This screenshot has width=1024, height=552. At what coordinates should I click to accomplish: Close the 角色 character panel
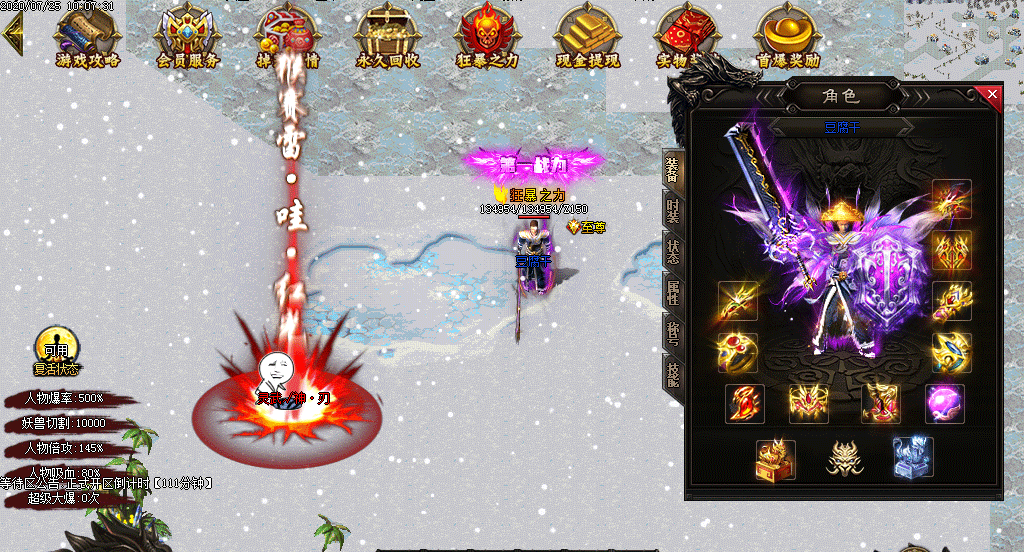point(992,95)
